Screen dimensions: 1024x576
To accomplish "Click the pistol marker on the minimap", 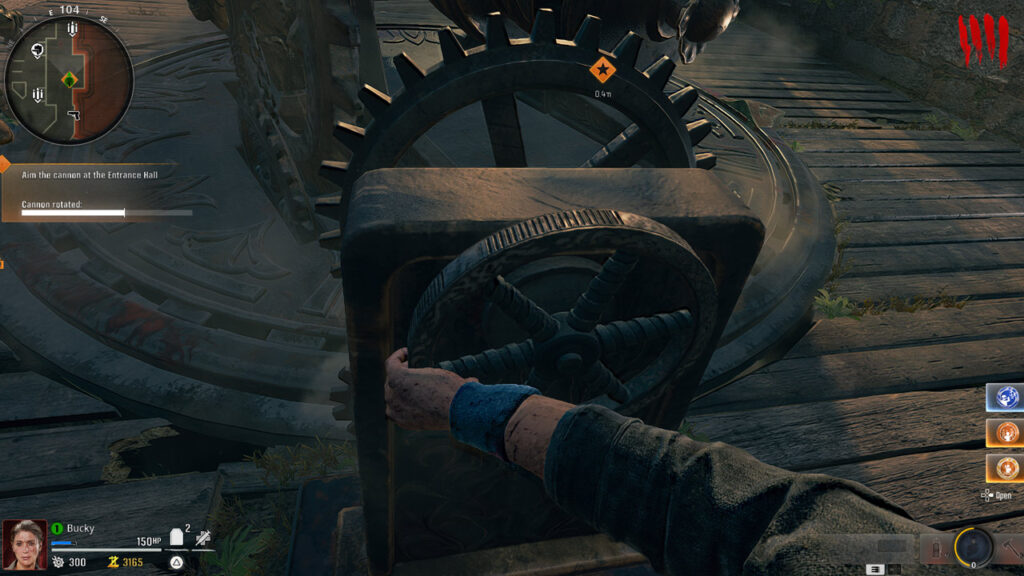I will click(73, 117).
